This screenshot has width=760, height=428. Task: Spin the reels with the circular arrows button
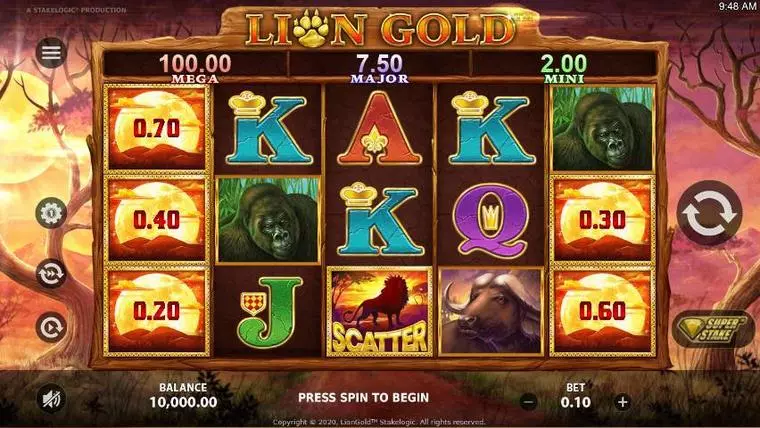pos(709,212)
